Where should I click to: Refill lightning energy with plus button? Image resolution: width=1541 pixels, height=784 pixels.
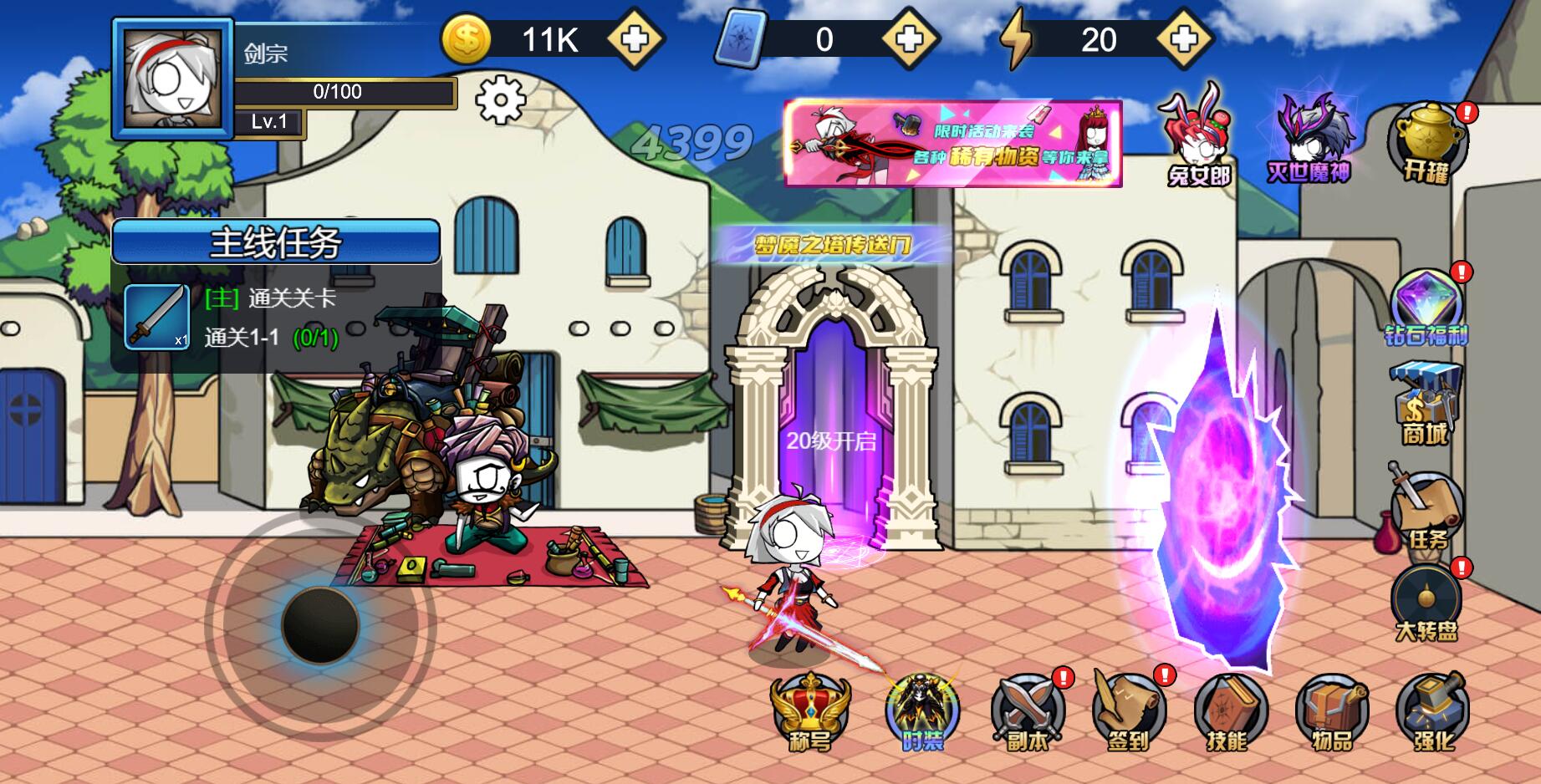coord(1183,39)
